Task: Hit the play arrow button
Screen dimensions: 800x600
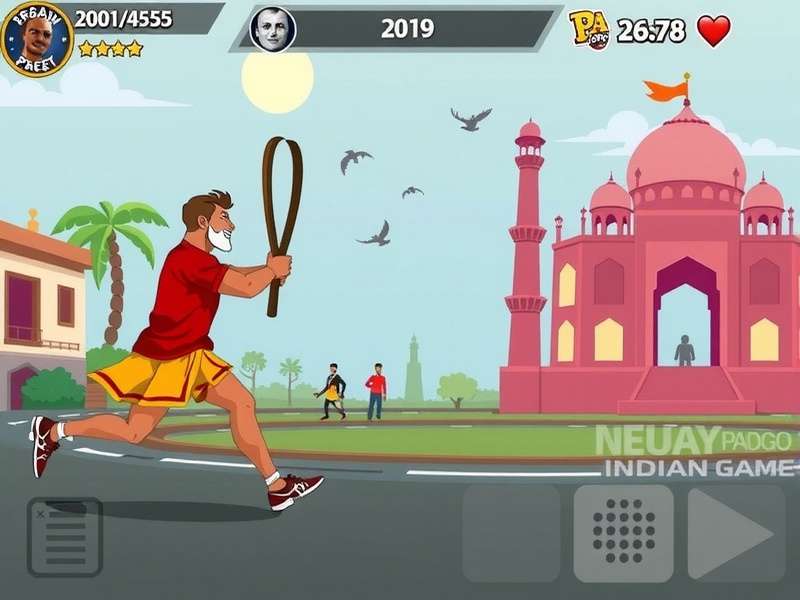Action: 735,534
